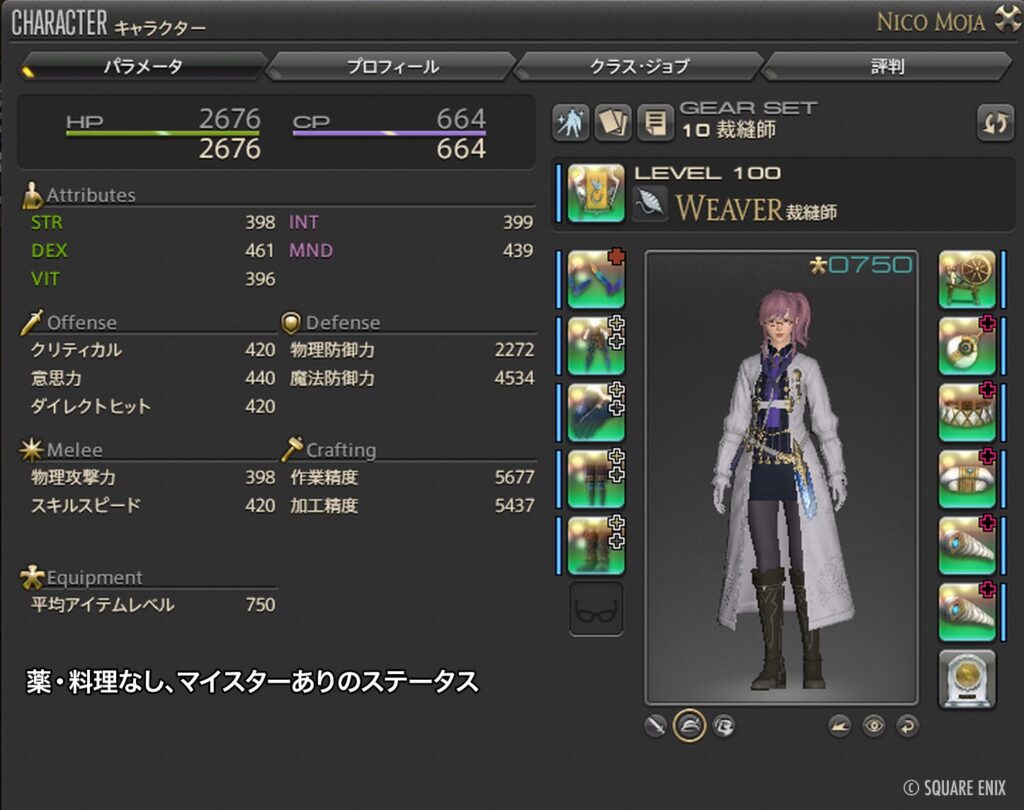Select the main hand weapon slot
1024x810 pixels.
point(596,193)
